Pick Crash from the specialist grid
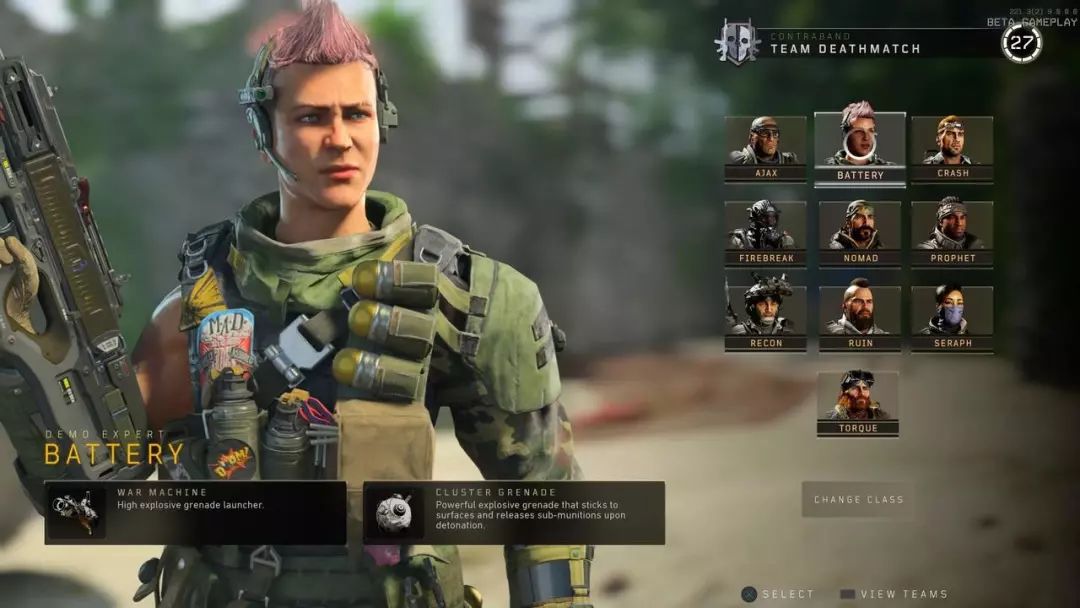 (952, 146)
